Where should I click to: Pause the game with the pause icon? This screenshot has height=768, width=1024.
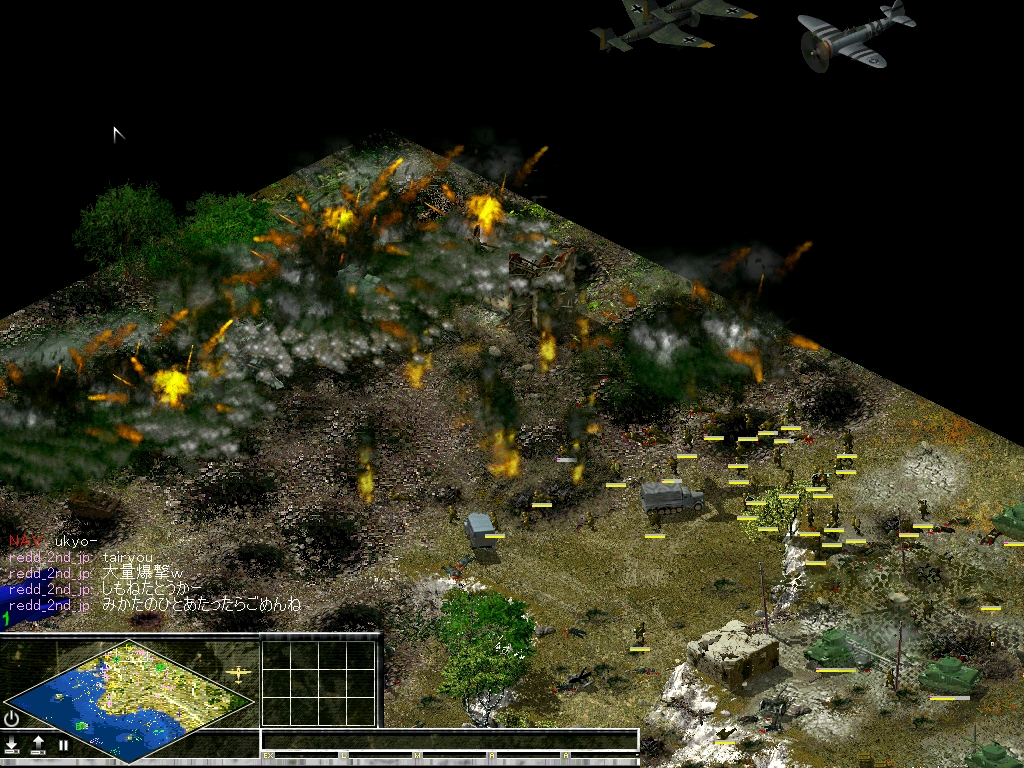click(x=63, y=745)
